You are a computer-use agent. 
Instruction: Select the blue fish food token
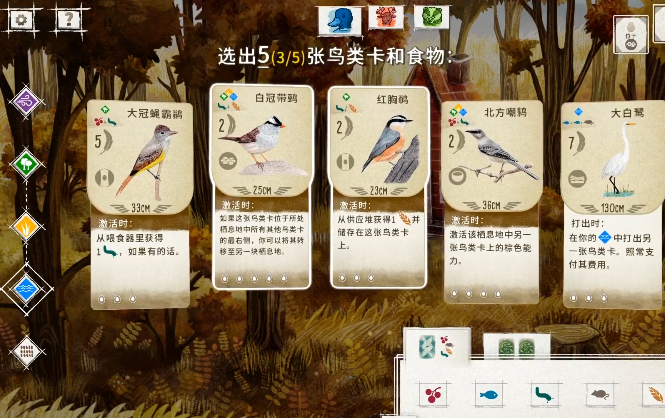[488, 394]
